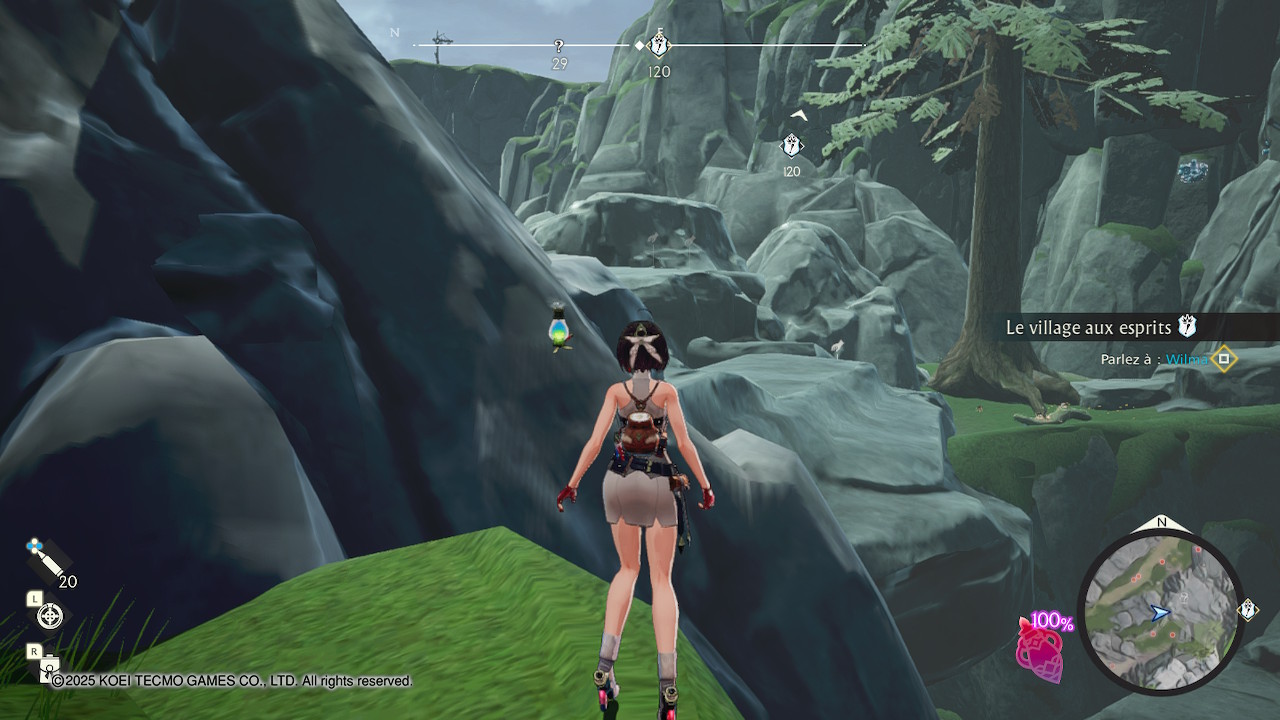Activate the crosshair aiming icon

(50, 616)
